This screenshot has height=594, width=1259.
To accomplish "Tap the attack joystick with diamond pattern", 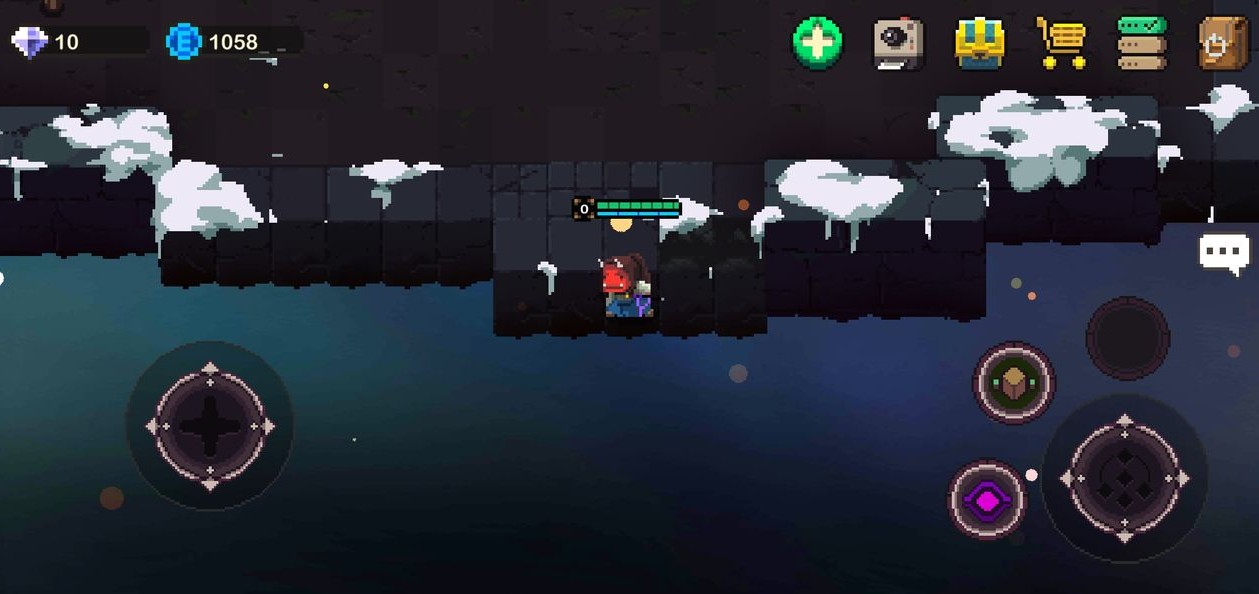I will (x=1124, y=479).
